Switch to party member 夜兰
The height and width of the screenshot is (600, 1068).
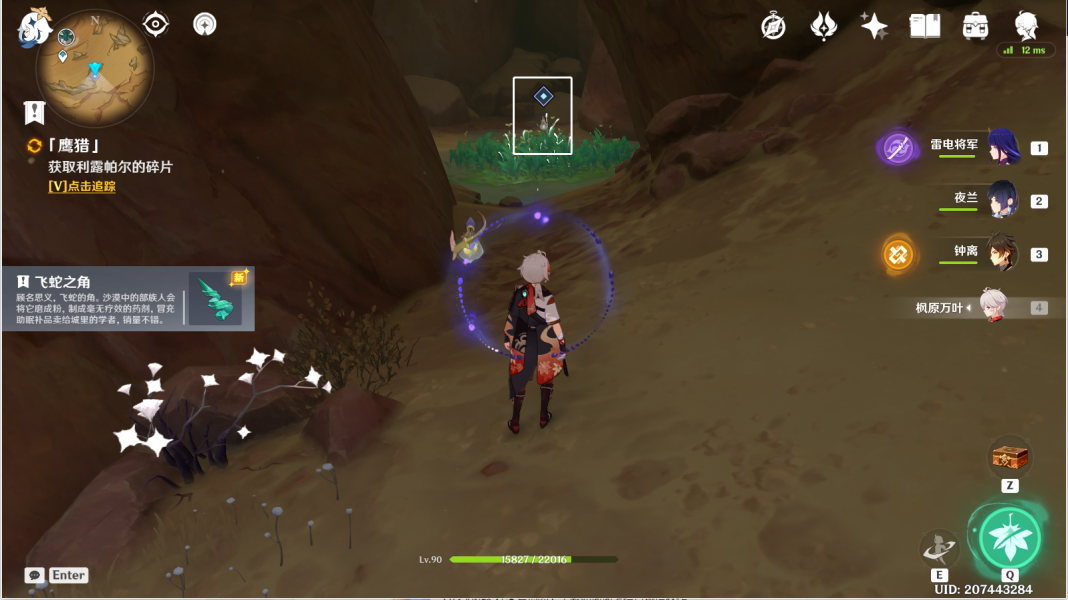coord(1002,200)
